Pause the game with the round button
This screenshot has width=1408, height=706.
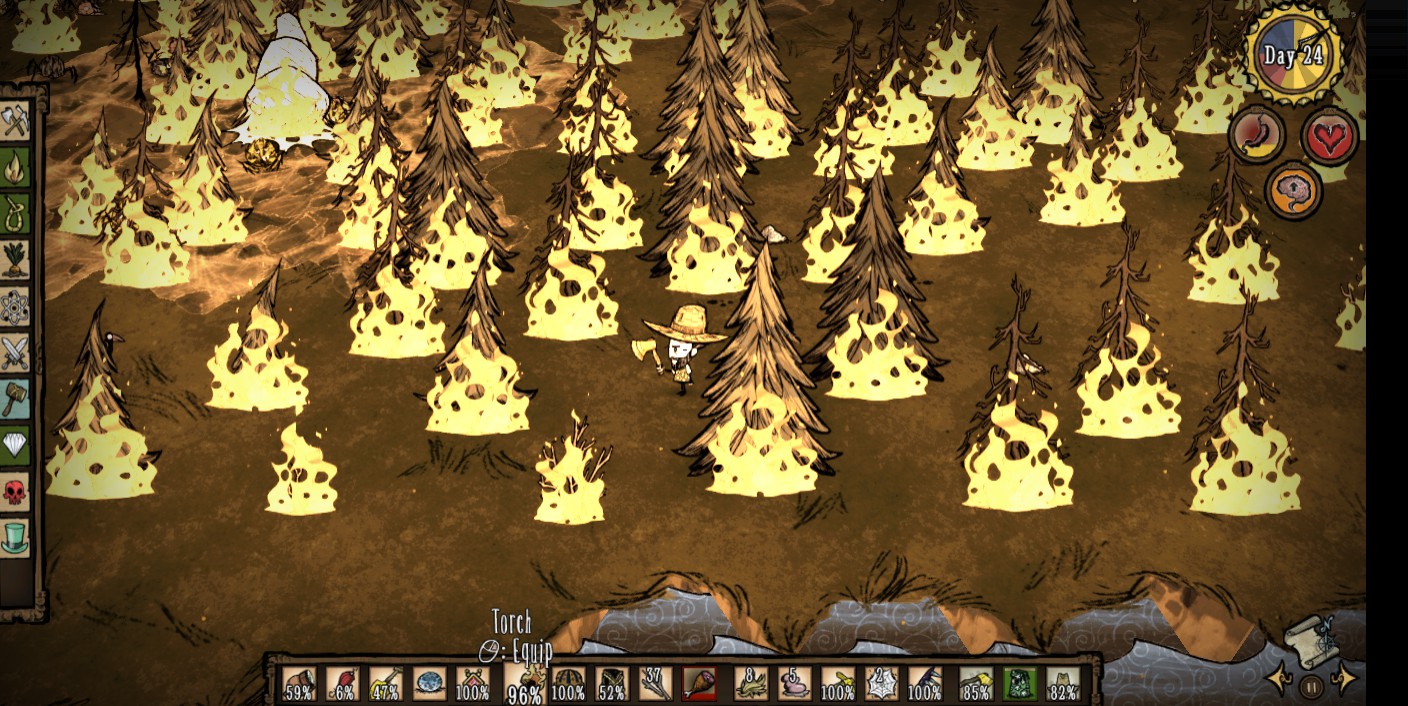(1312, 686)
